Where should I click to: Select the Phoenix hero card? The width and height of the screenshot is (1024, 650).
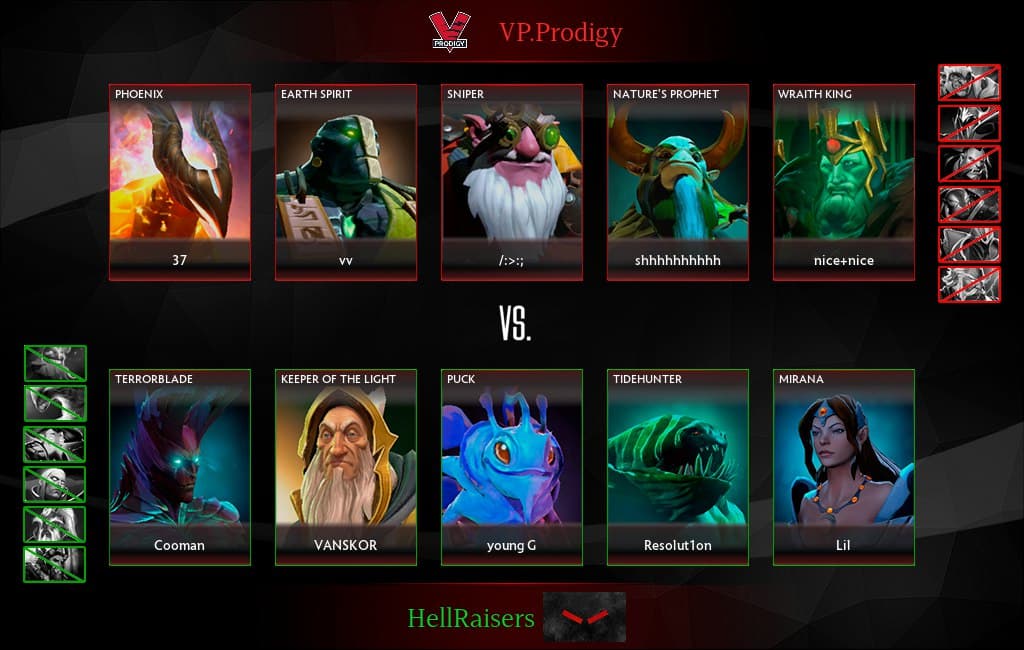(x=180, y=182)
